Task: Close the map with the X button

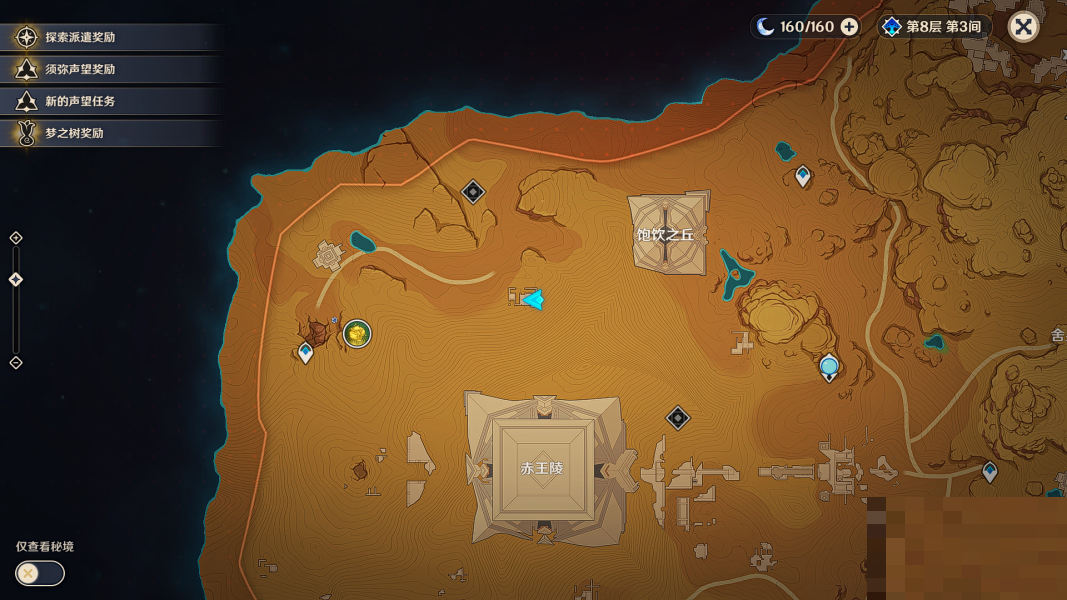Action: coord(1023,27)
